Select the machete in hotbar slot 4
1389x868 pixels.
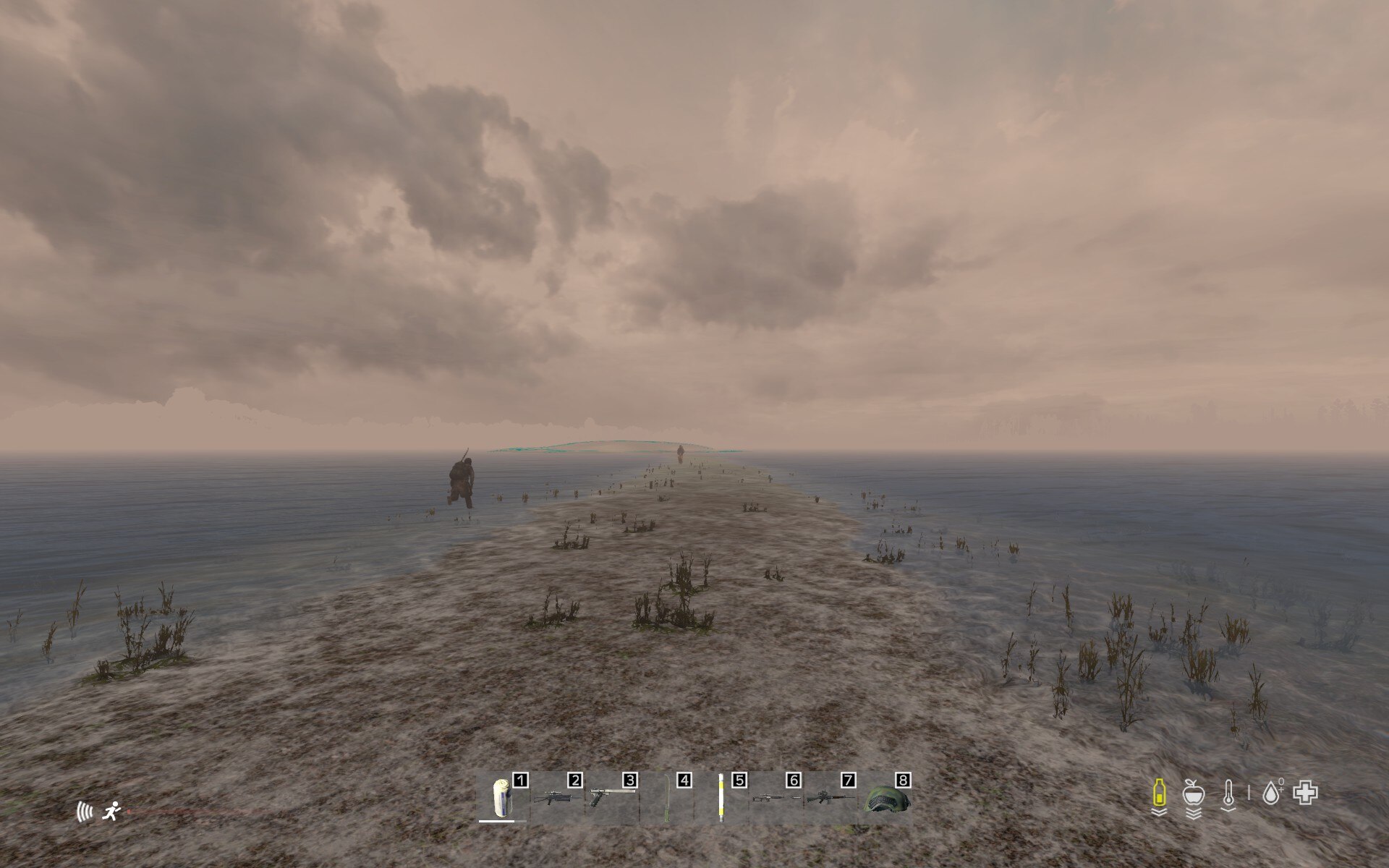point(666,799)
